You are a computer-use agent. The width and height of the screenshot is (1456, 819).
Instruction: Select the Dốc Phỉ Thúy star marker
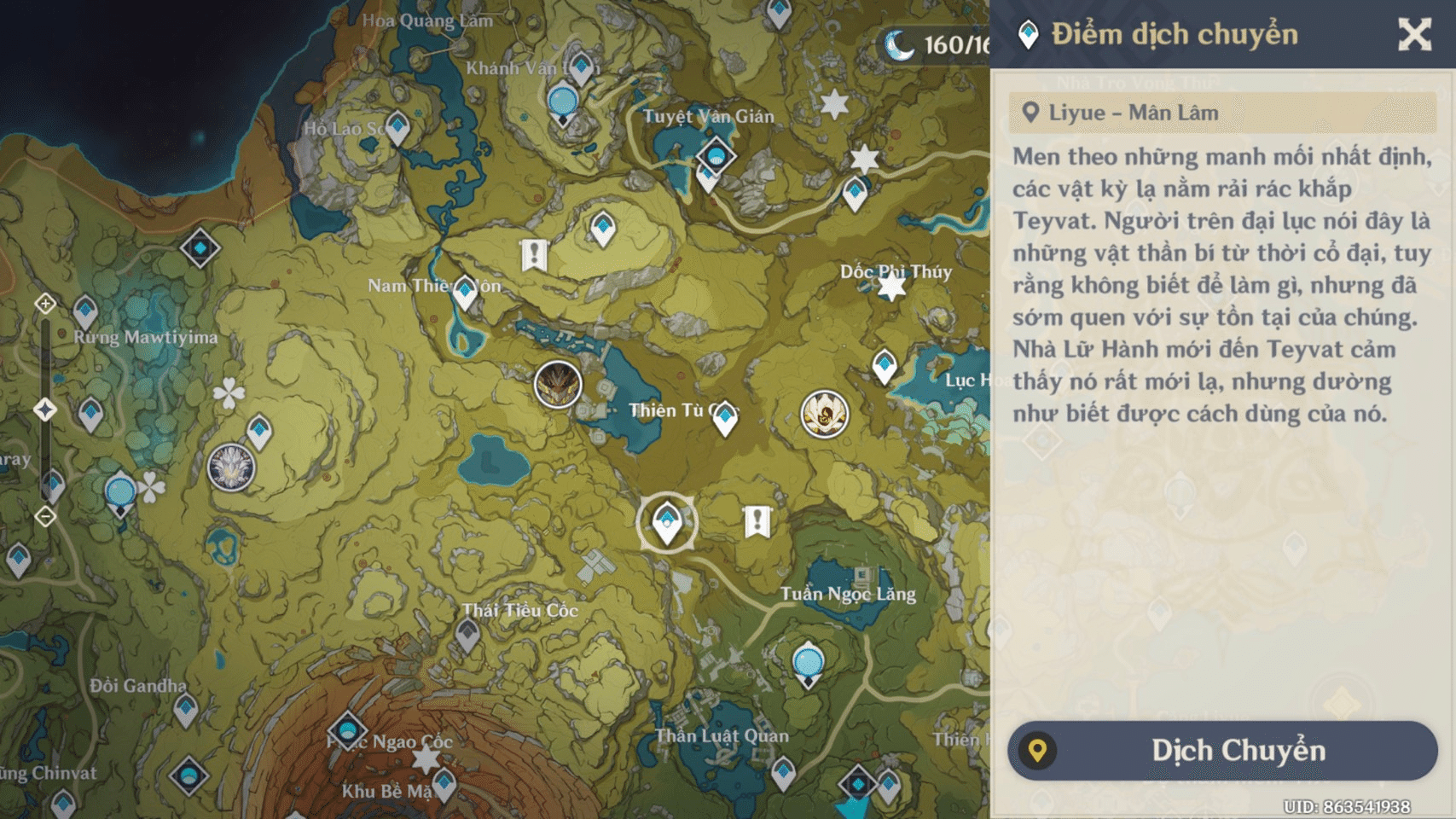pos(891,288)
